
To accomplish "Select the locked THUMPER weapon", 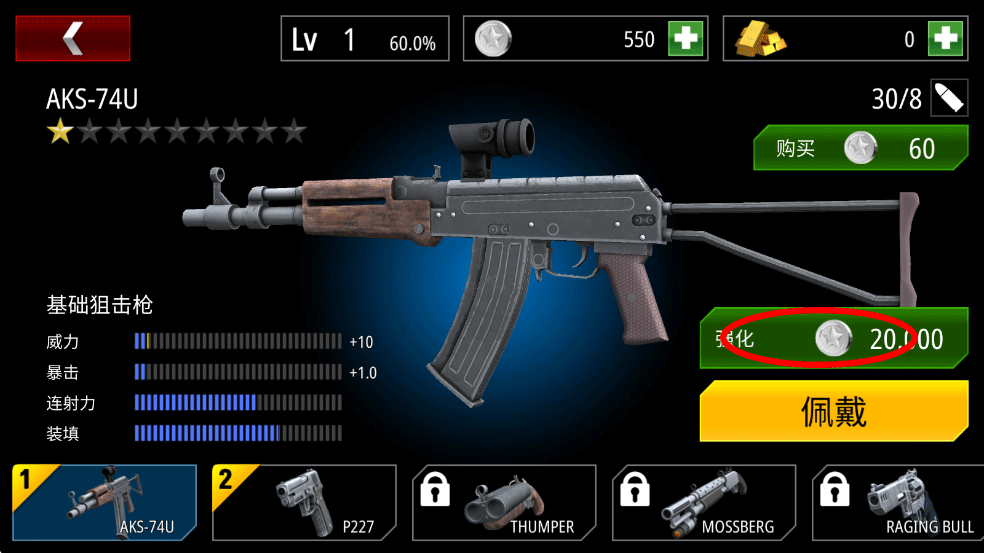I will [504, 502].
